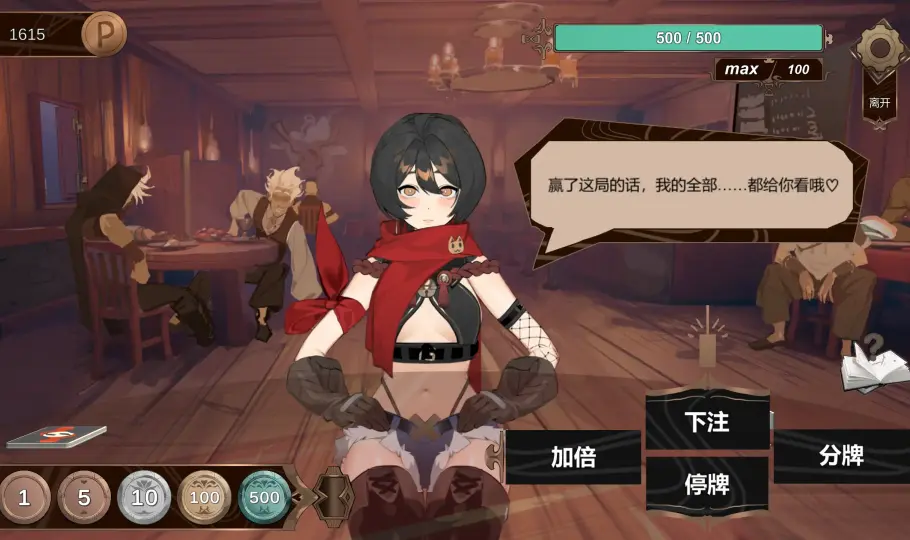Click the 下注 bet button
Image resolution: width=910 pixels, height=540 pixels.
point(707,422)
